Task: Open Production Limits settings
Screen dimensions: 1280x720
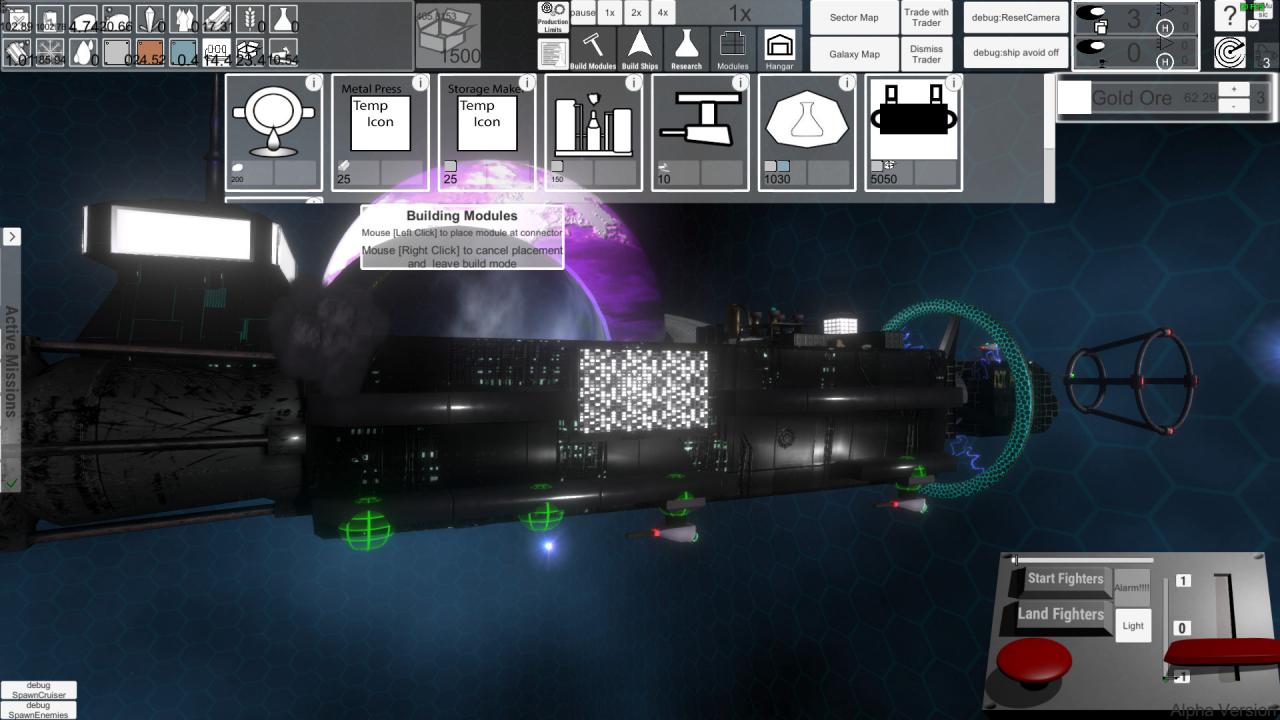Action: (x=553, y=16)
